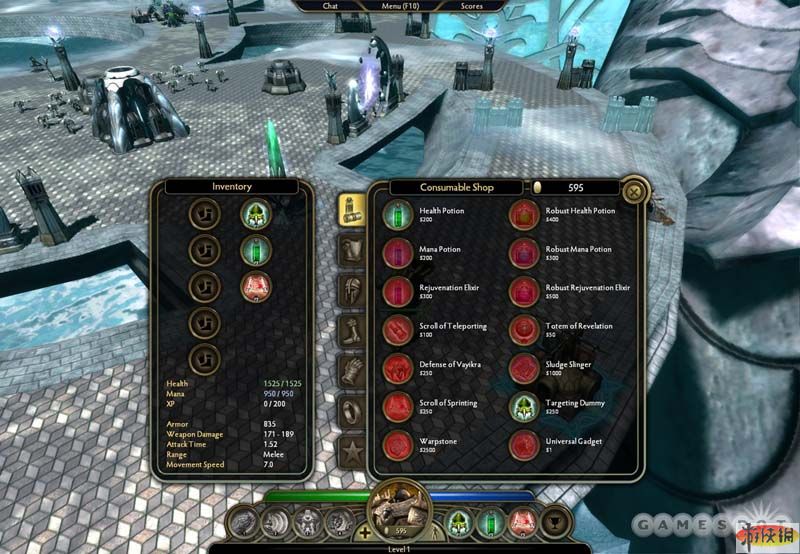Purchase the Defense of Vayikra
Image resolution: width=800 pixels, height=554 pixels.
(398, 369)
